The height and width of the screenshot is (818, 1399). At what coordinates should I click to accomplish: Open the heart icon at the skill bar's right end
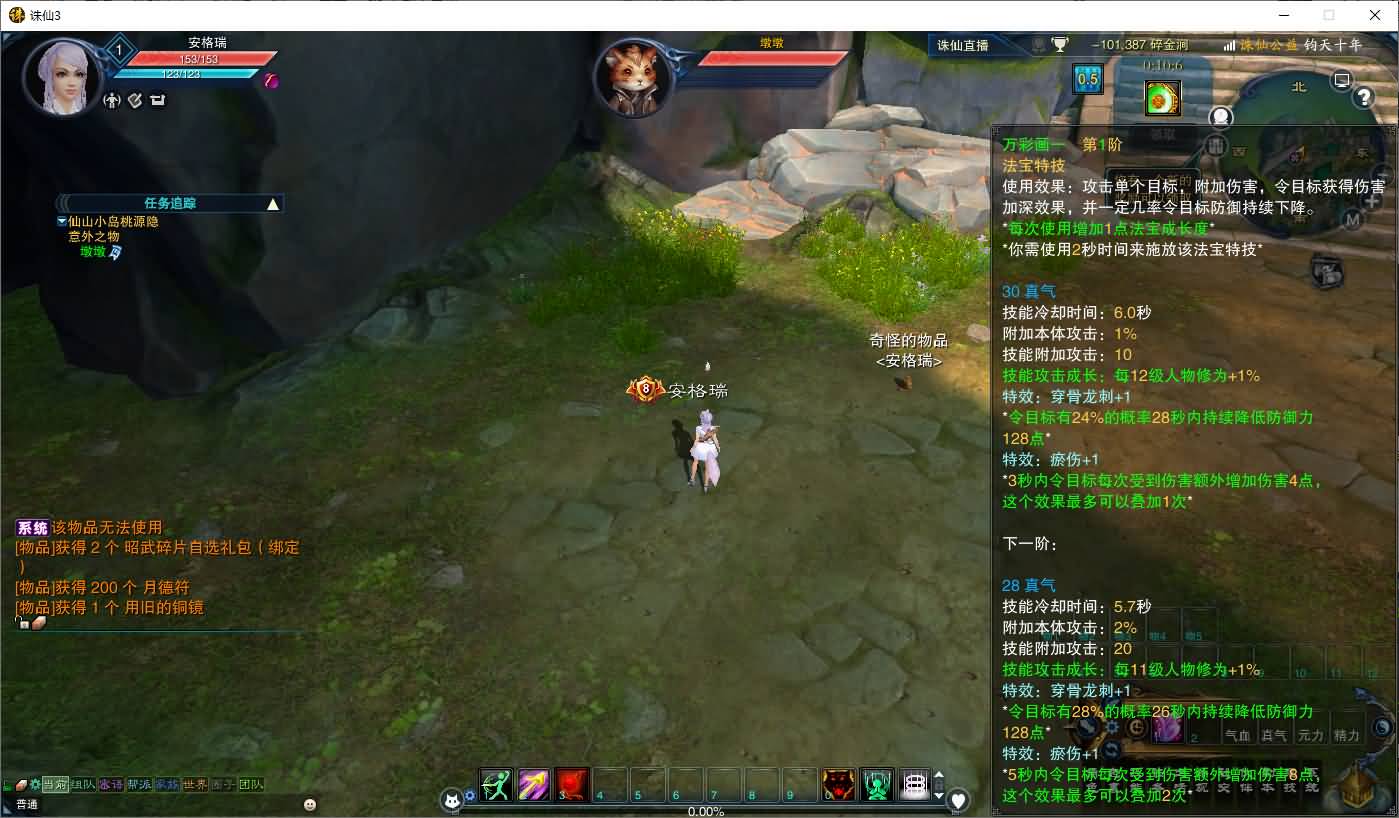[x=958, y=800]
